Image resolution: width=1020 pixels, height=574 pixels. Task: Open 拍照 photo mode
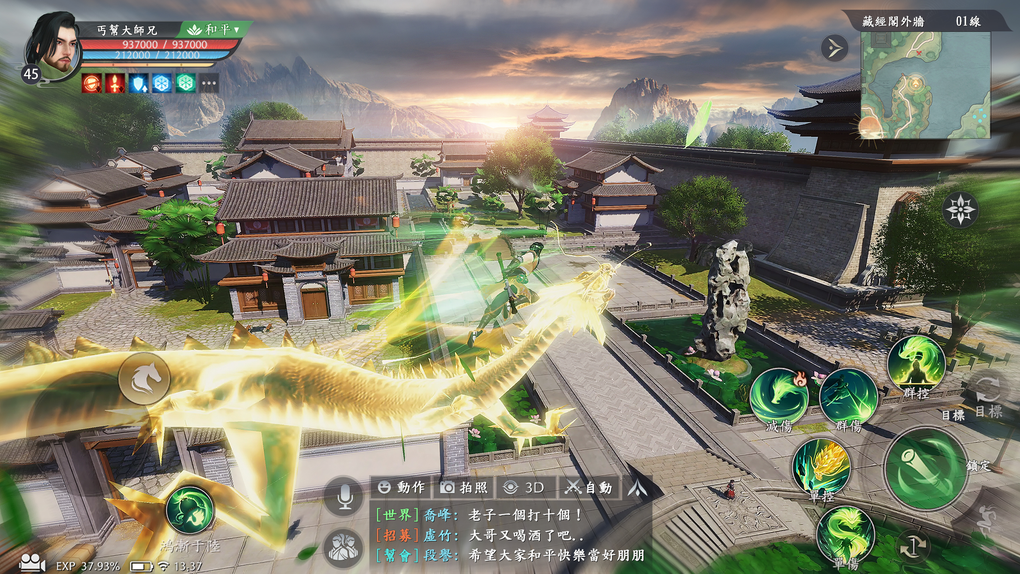click(464, 488)
